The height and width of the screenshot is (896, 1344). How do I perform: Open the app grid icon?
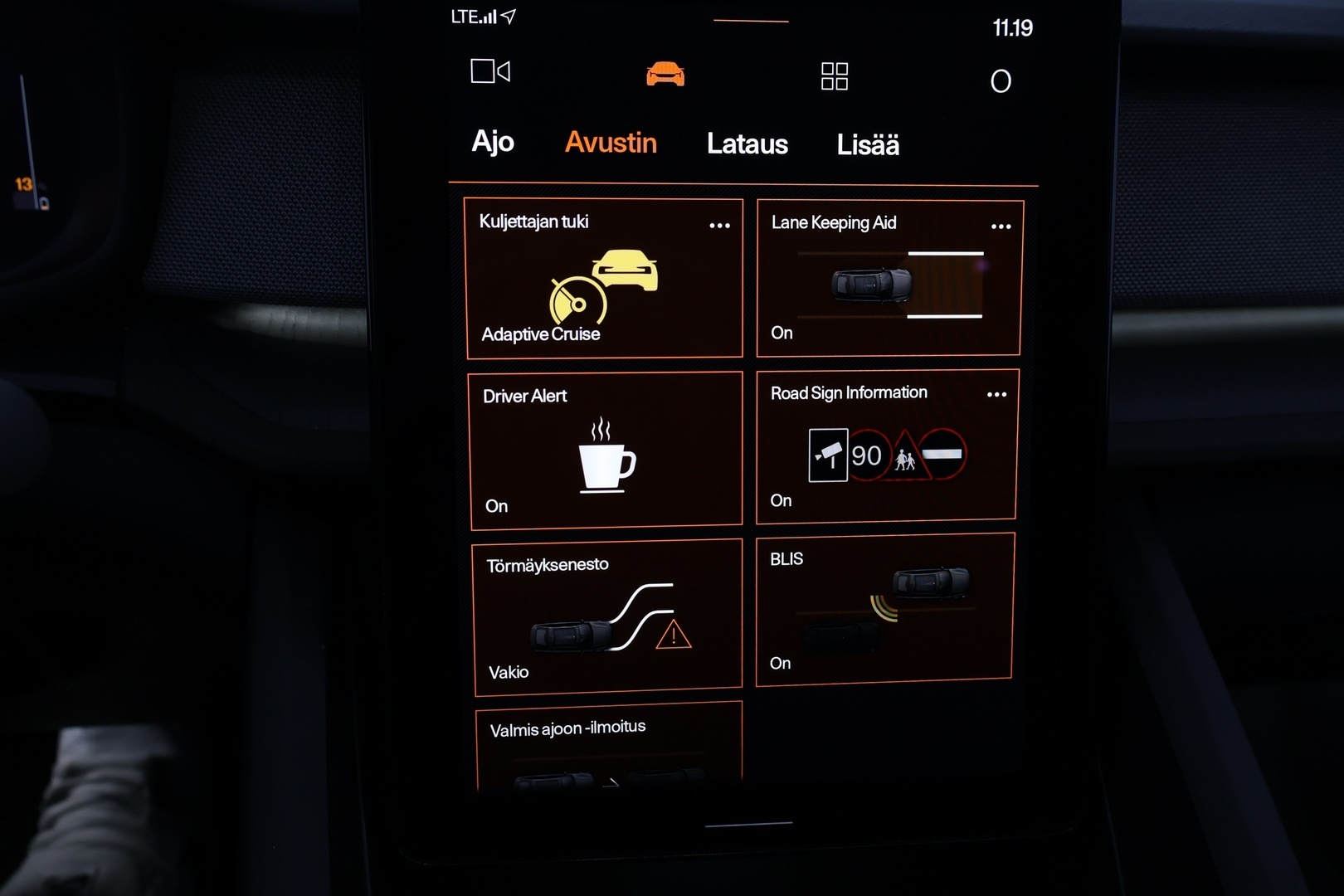[834, 76]
